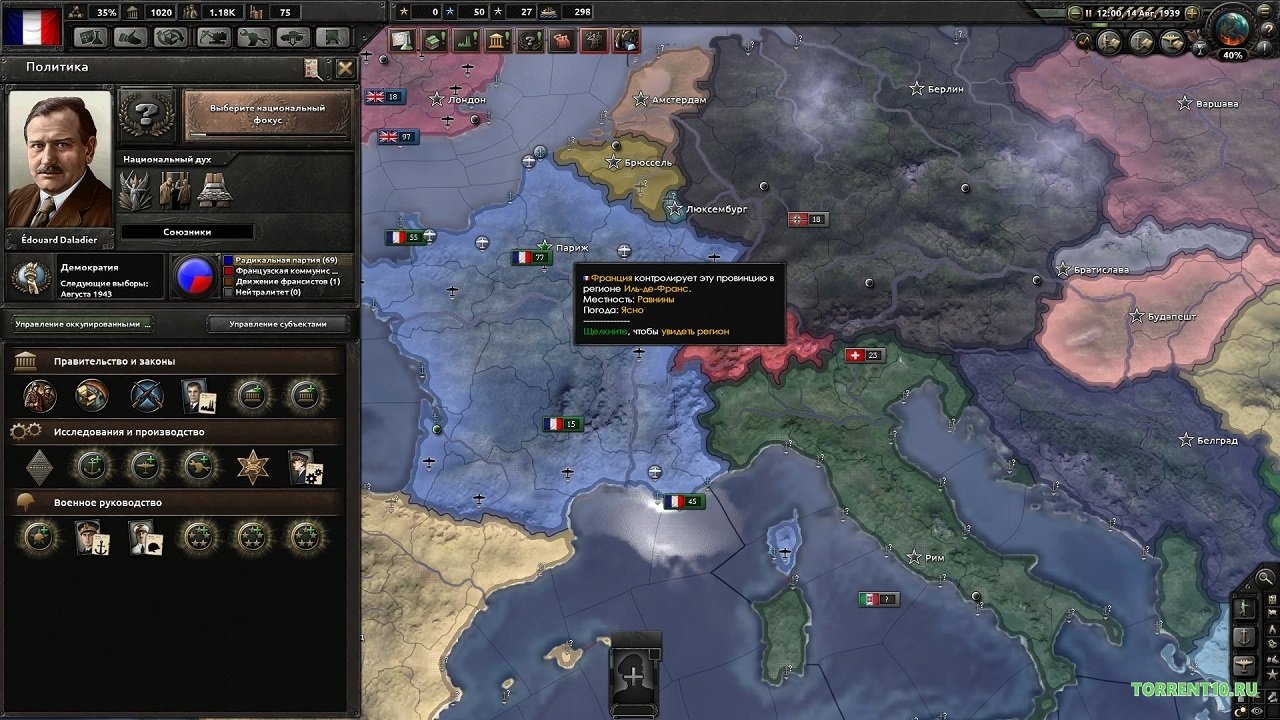
Task: Open Управление оккупированными territories button
Action: click(x=83, y=324)
